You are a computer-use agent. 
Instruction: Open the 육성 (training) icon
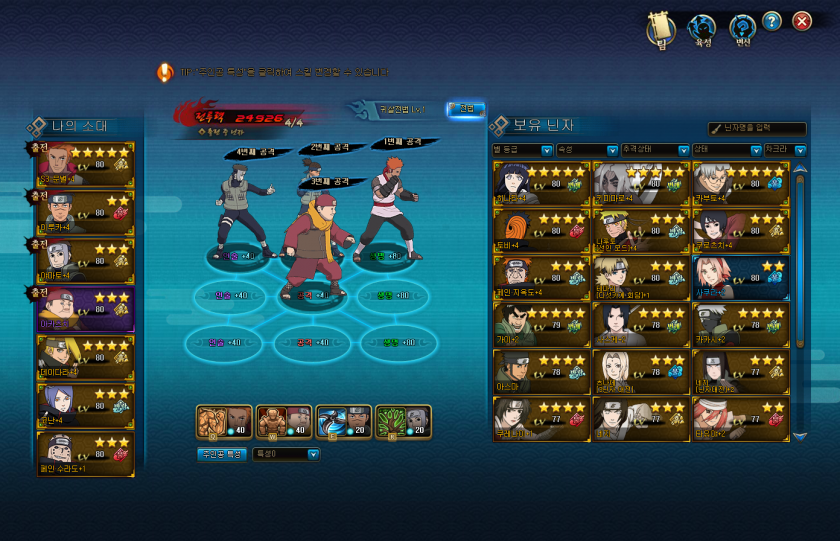pyautogui.click(x=702, y=29)
